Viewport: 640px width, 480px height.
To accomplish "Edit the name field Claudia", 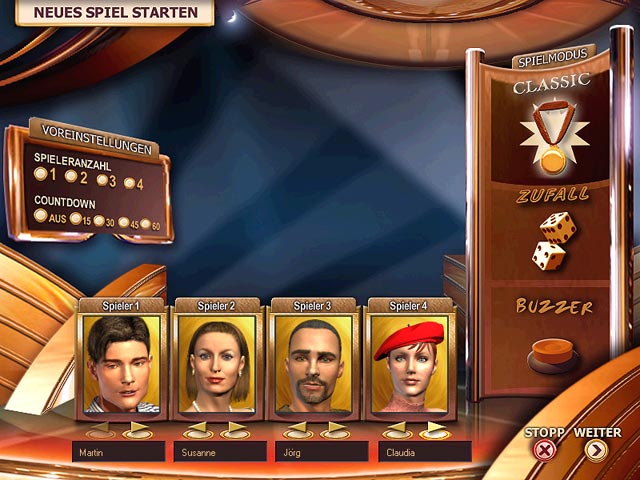I will 424,453.
